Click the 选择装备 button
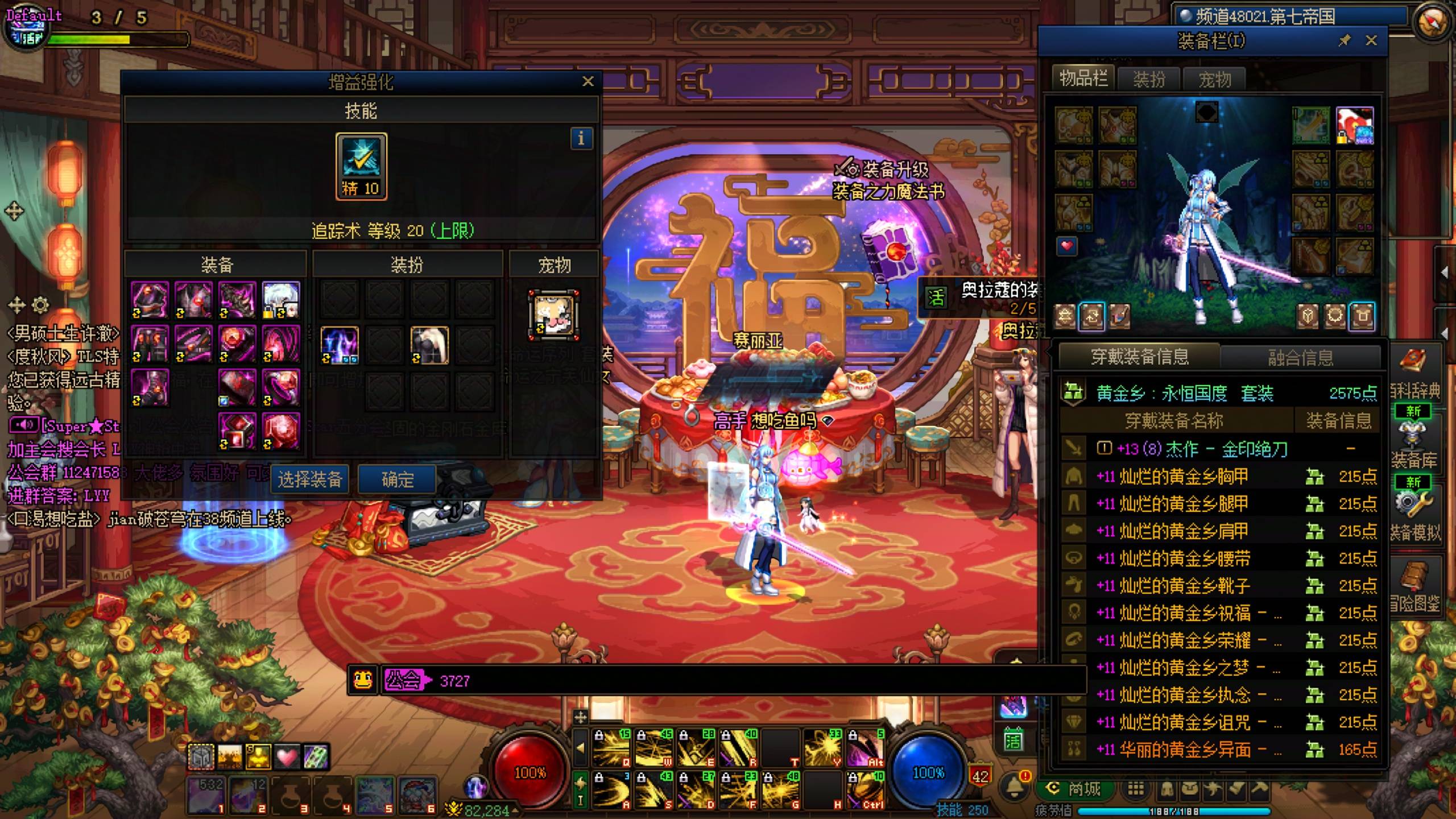The height and width of the screenshot is (819, 1456). pos(309,479)
